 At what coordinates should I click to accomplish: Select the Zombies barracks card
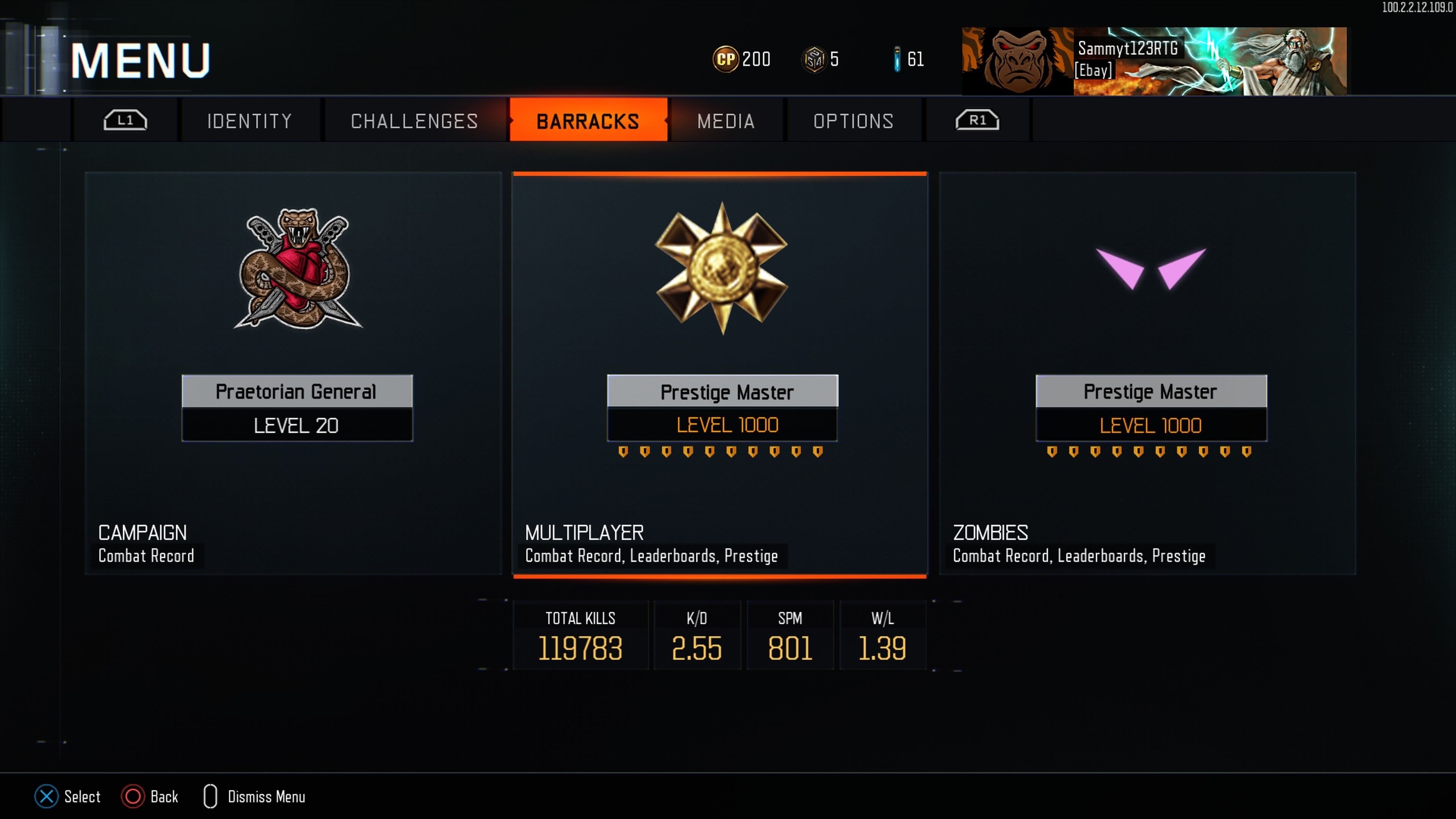1147,373
